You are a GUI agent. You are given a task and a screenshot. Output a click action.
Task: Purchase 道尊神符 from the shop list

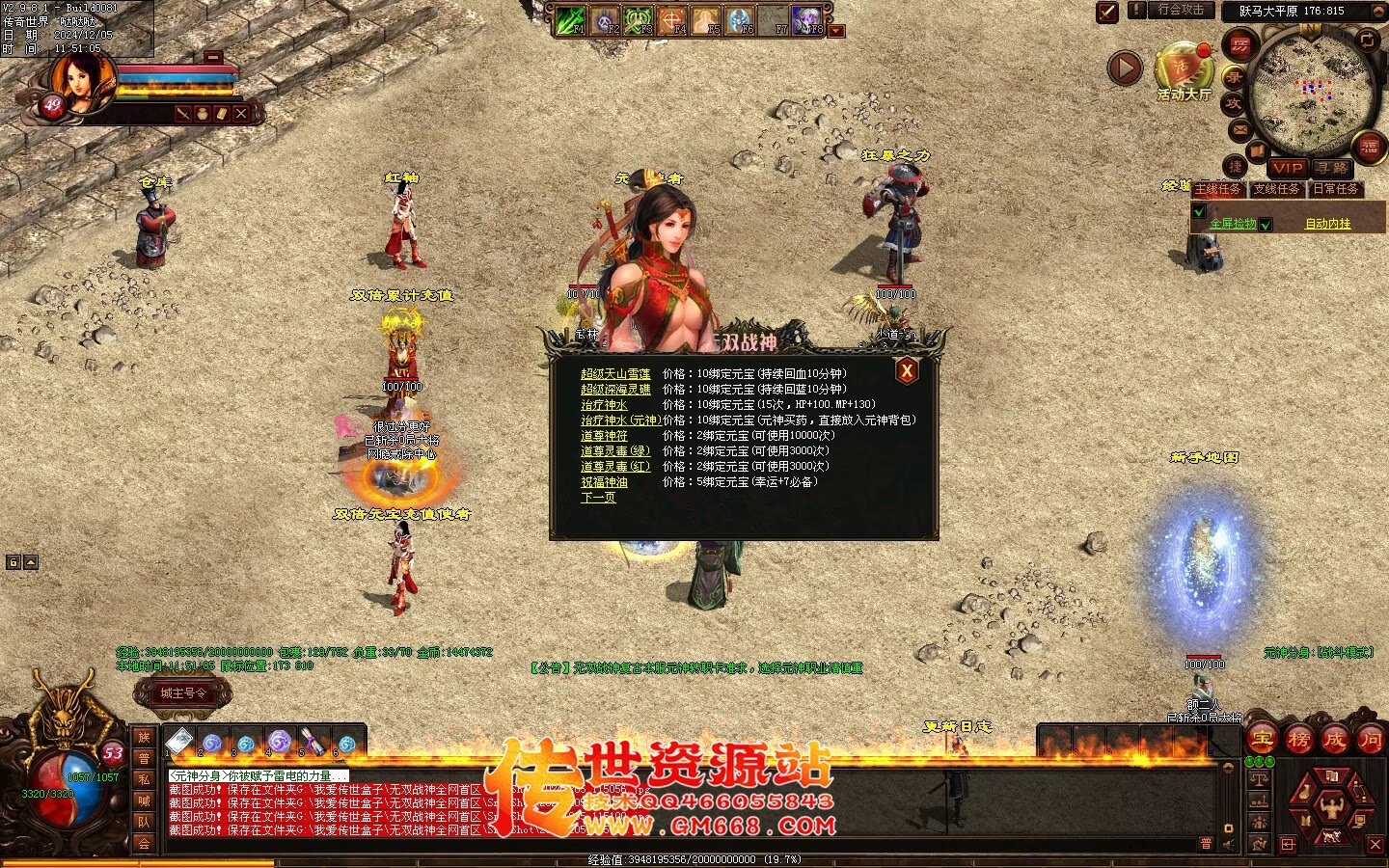pyautogui.click(x=604, y=436)
